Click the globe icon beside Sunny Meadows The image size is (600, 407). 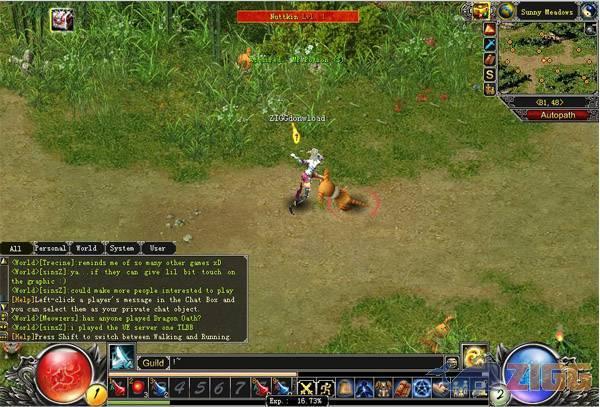507,11
